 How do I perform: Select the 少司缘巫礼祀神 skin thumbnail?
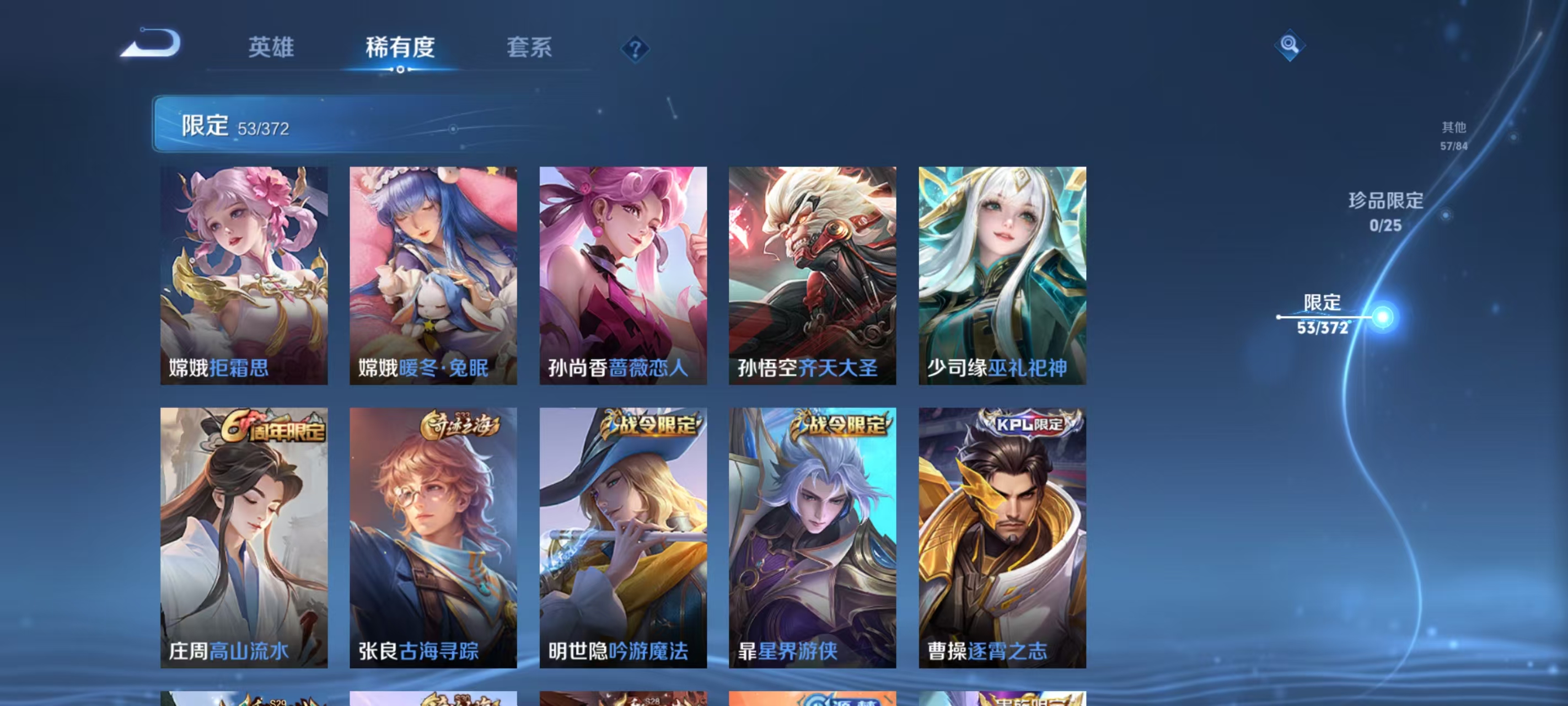click(x=1001, y=274)
